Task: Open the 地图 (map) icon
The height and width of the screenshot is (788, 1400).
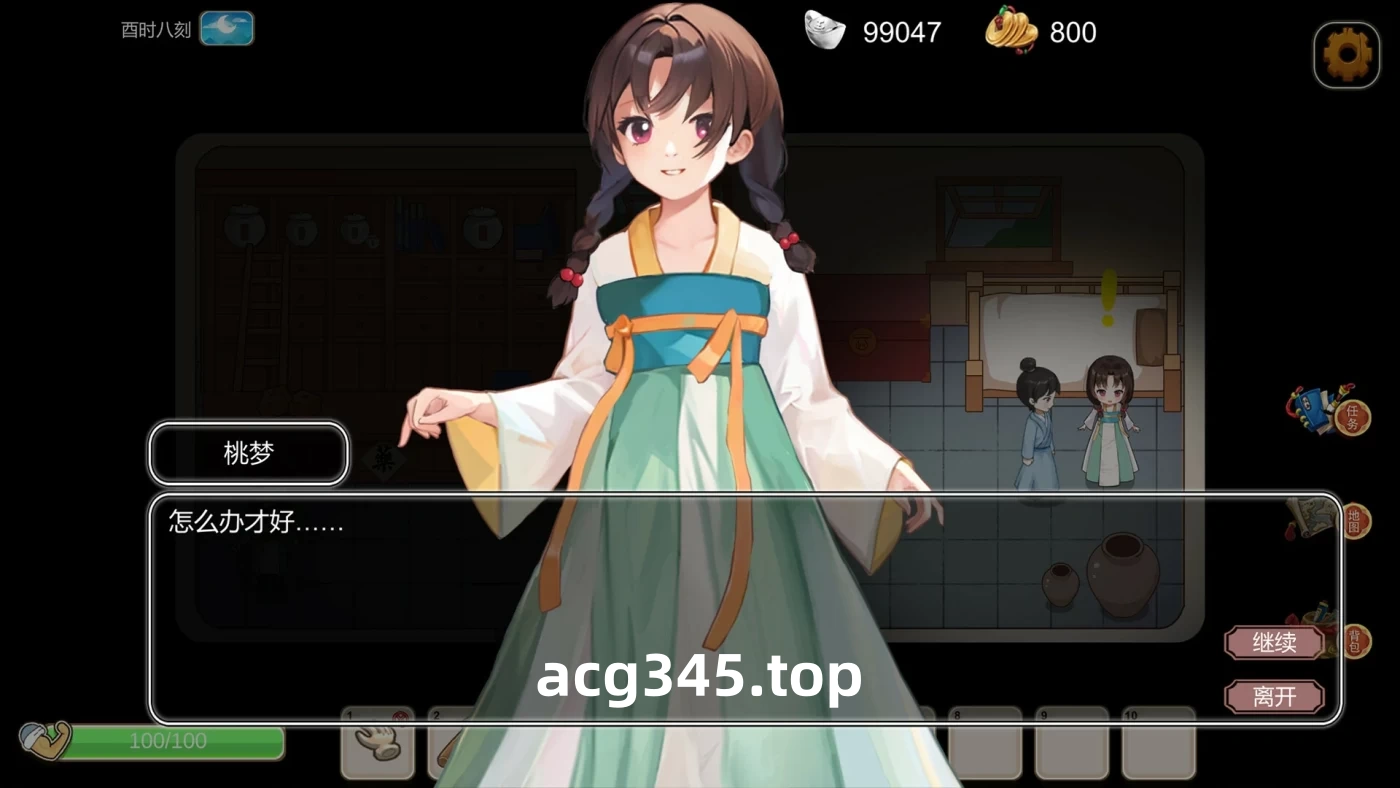Action: [x=1356, y=521]
